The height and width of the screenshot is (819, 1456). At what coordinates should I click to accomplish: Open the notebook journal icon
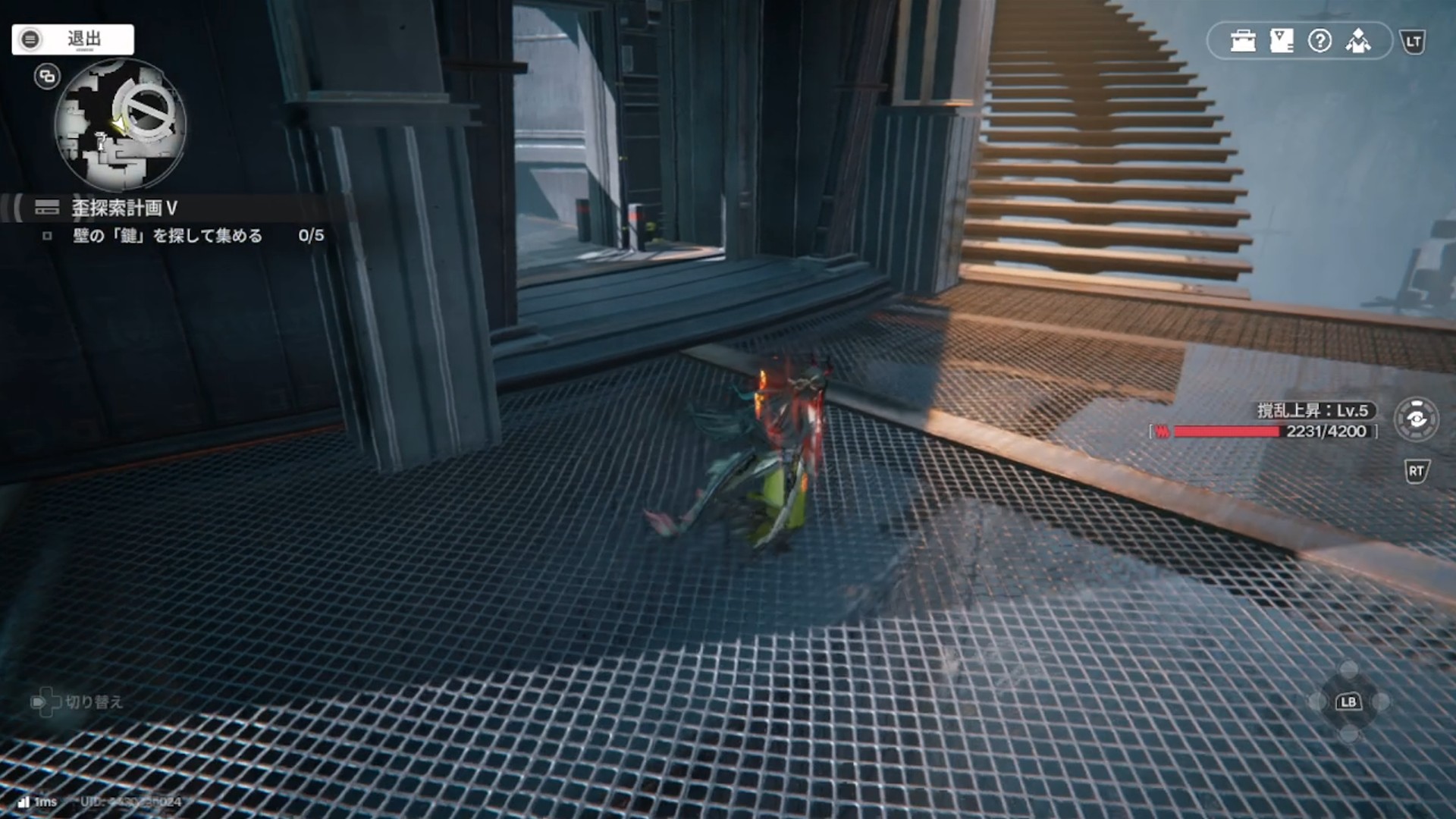(x=1282, y=41)
